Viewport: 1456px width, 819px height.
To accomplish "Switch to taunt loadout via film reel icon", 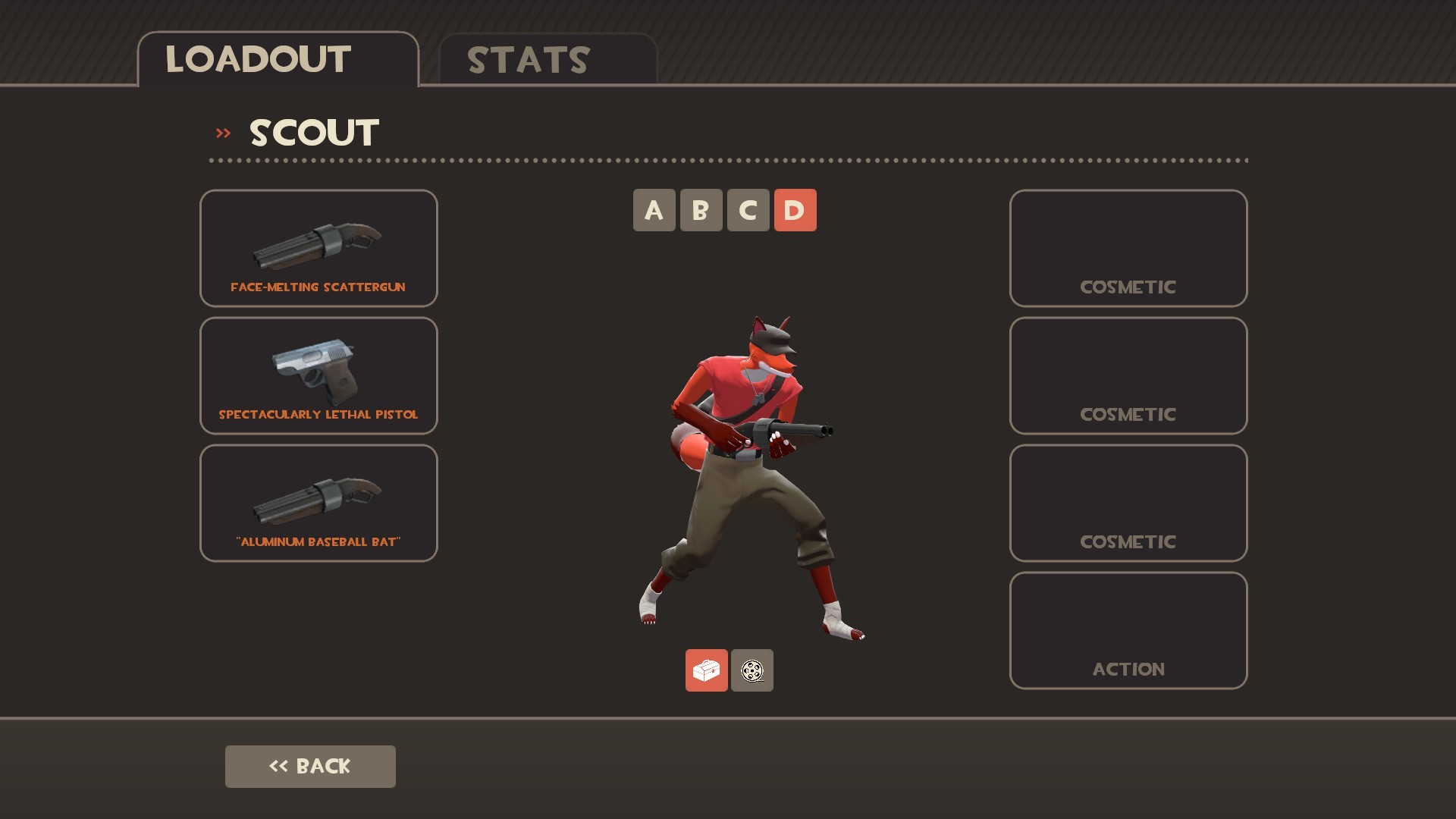I will coord(752,670).
